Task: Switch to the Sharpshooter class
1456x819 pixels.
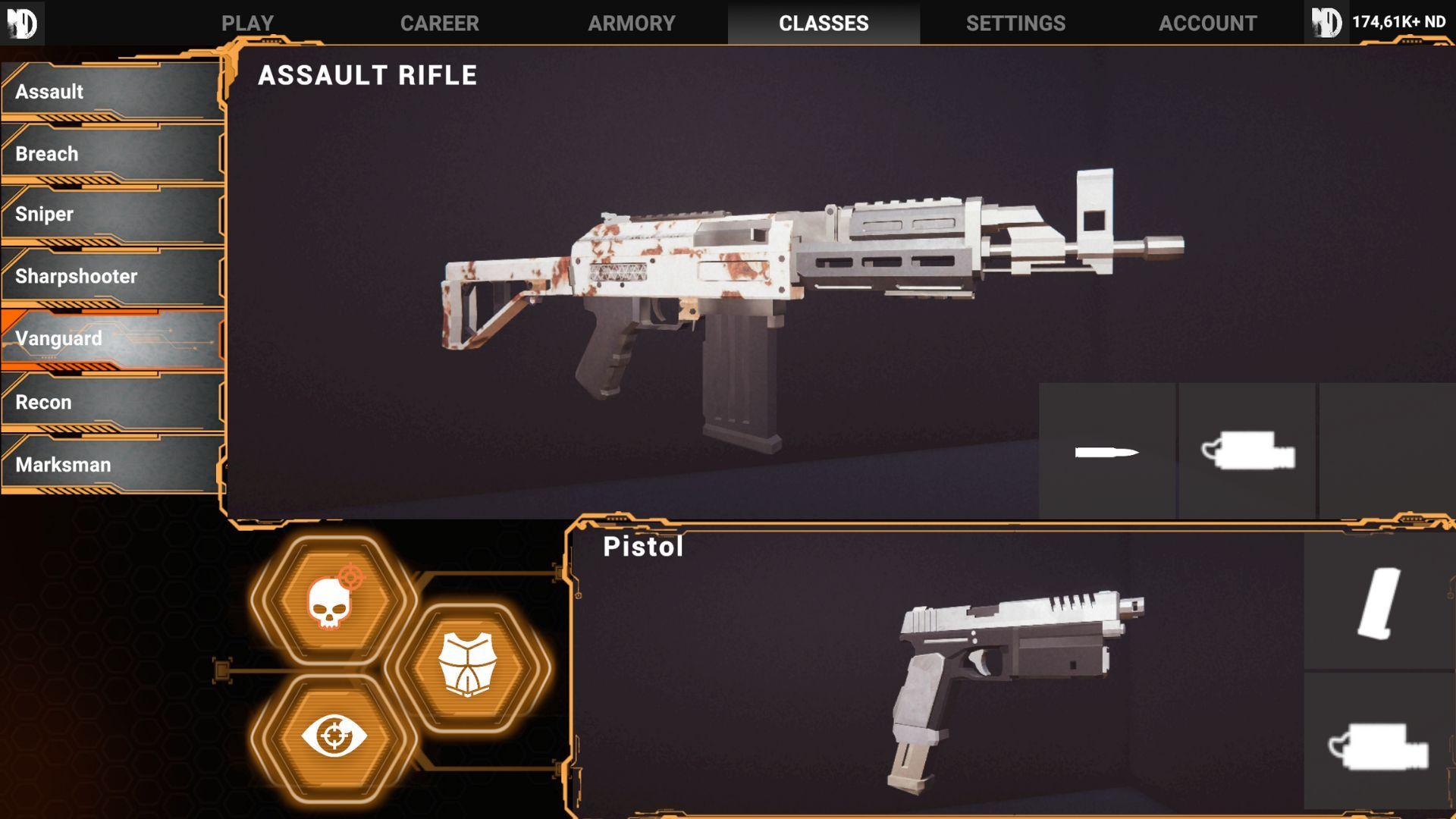Action: tap(112, 277)
